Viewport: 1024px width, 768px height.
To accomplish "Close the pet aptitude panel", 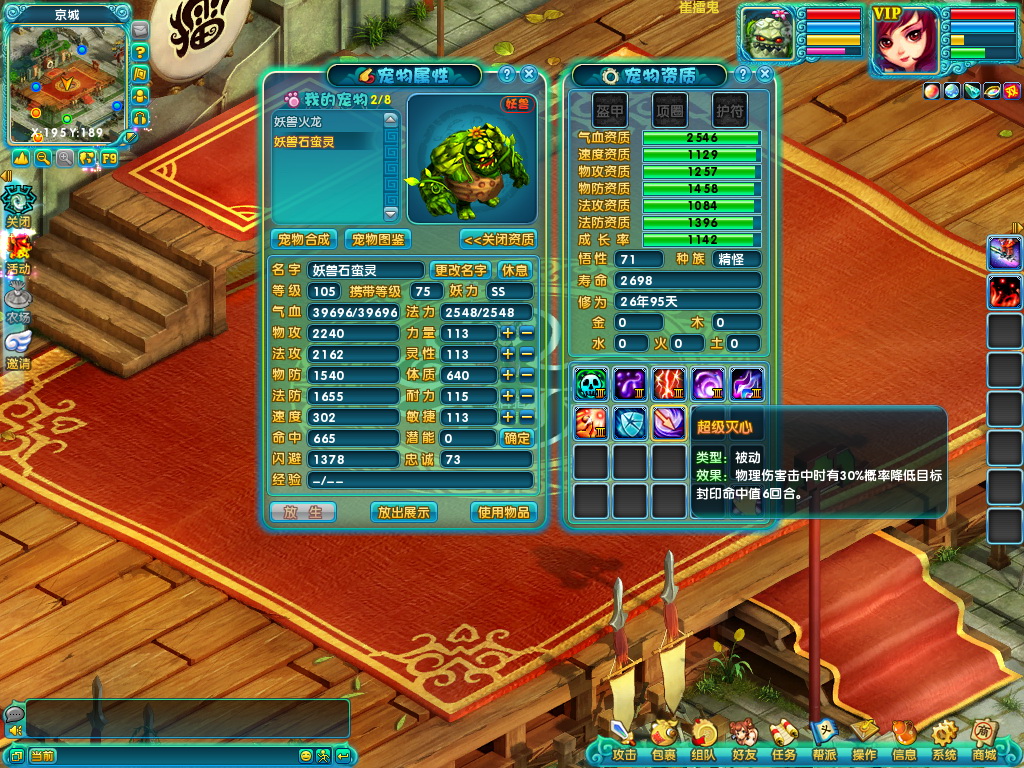I will tap(765, 74).
